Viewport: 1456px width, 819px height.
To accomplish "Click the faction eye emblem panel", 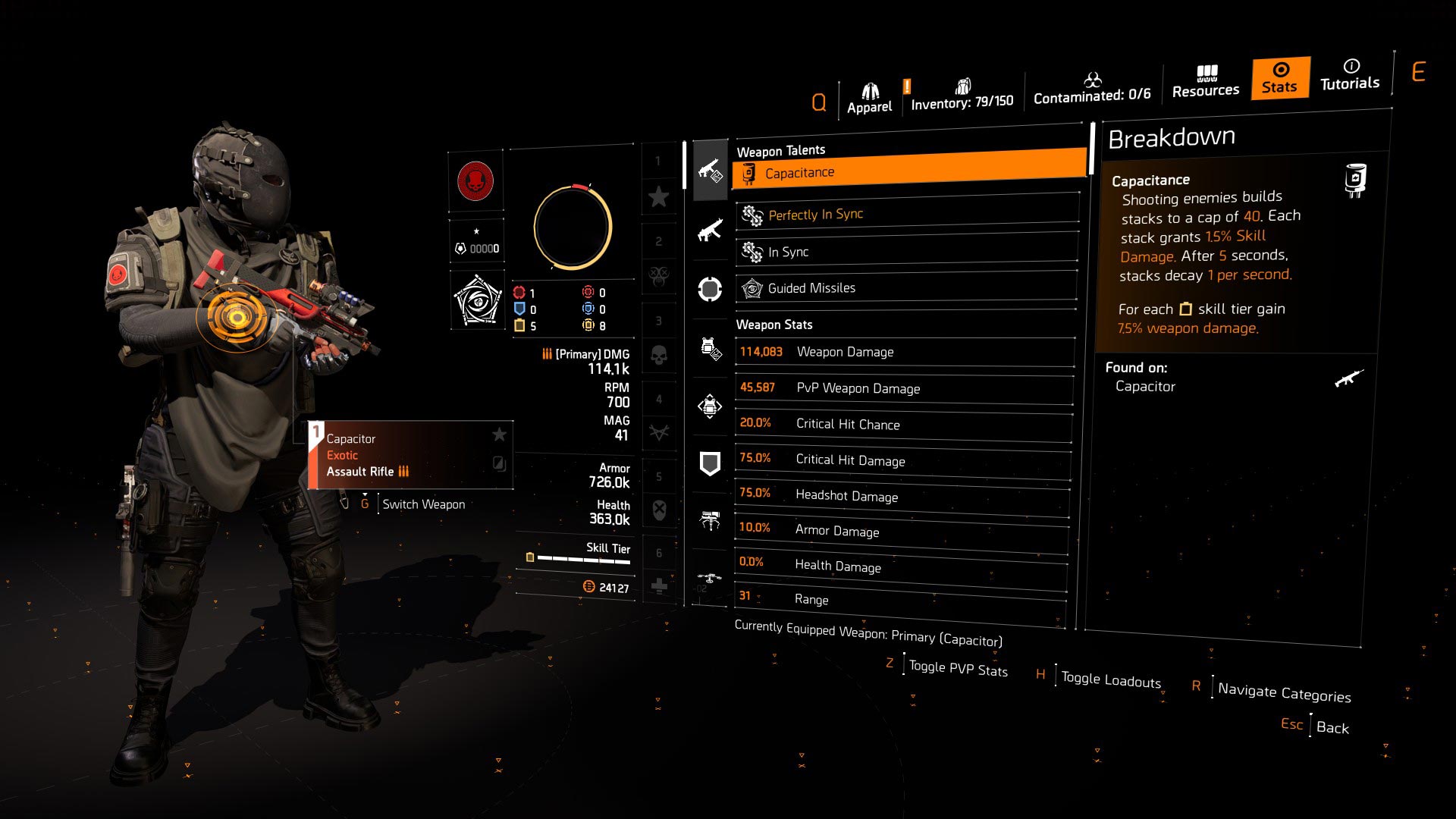I will 478,298.
